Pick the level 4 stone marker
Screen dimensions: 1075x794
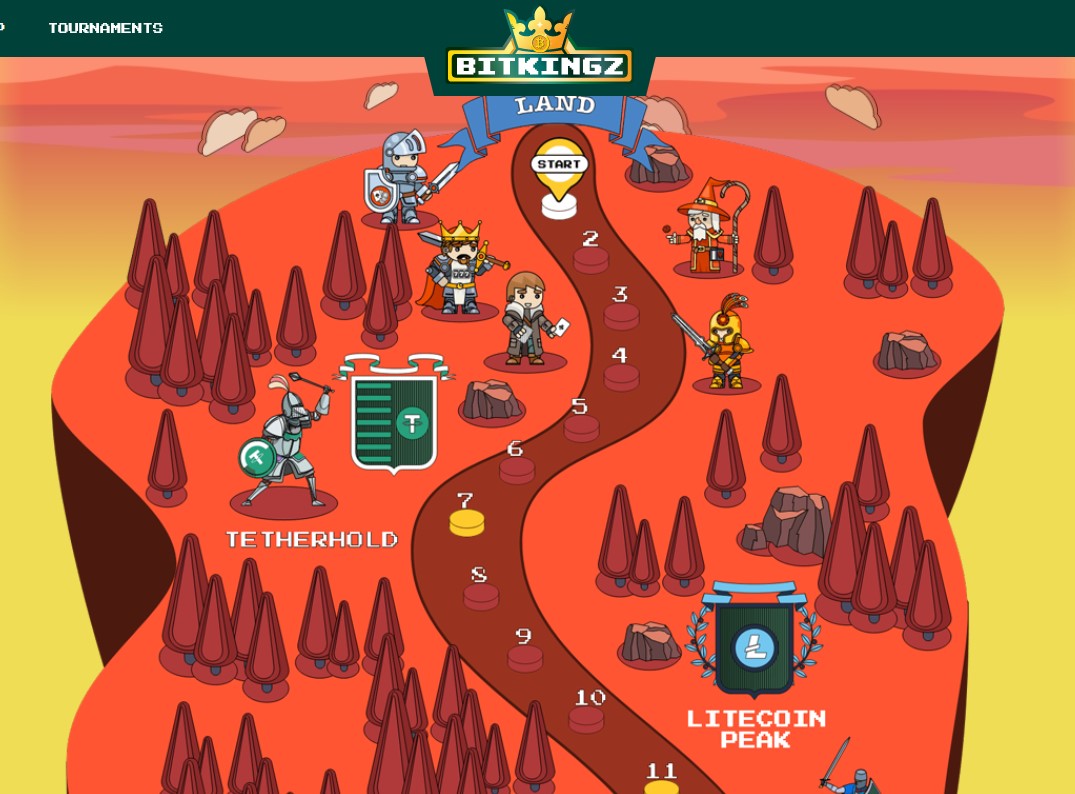(621, 375)
